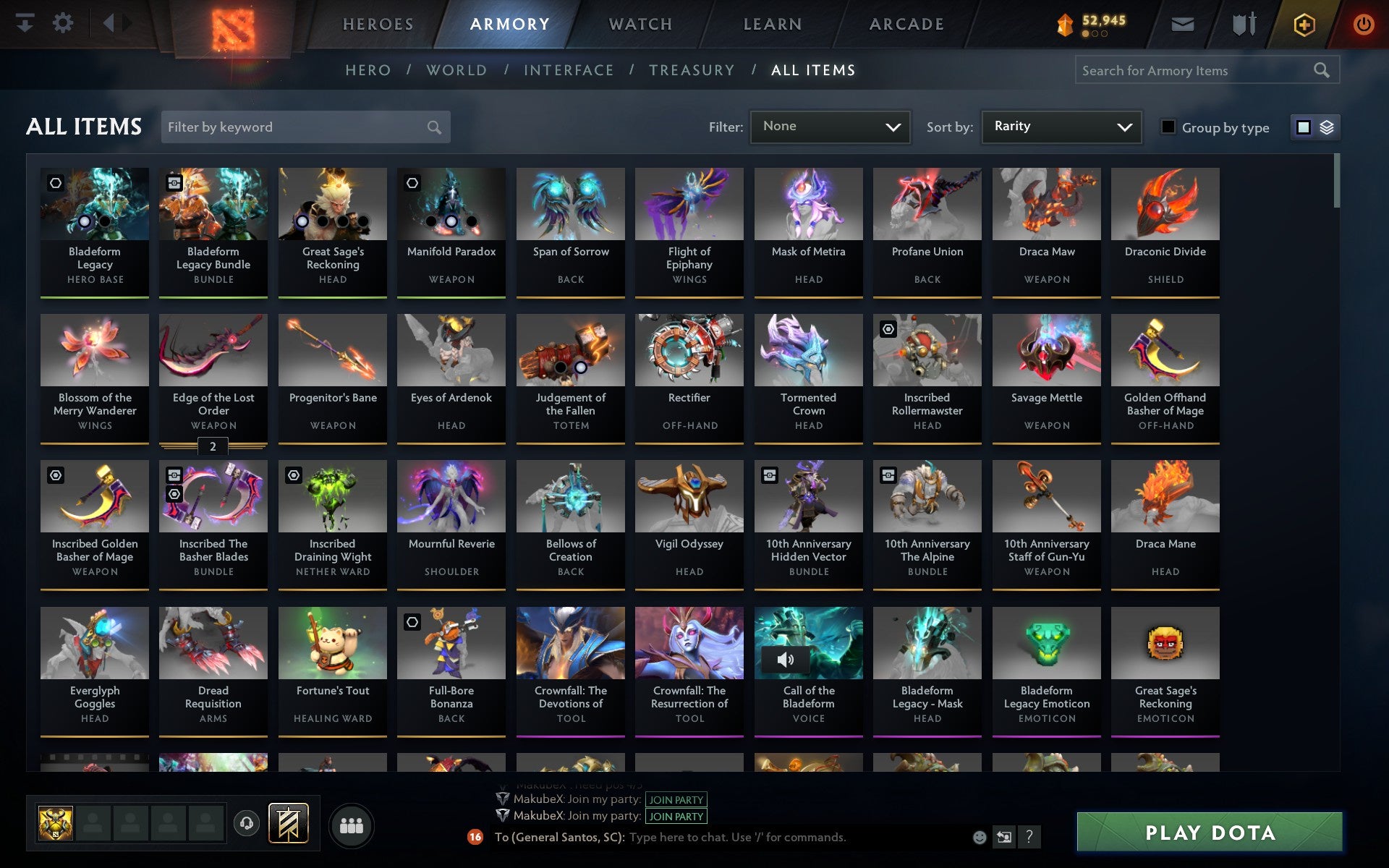Open the mail envelope icon
Image resolution: width=1389 pixels, height=868 pixels.
click(x=1181, y=23)
